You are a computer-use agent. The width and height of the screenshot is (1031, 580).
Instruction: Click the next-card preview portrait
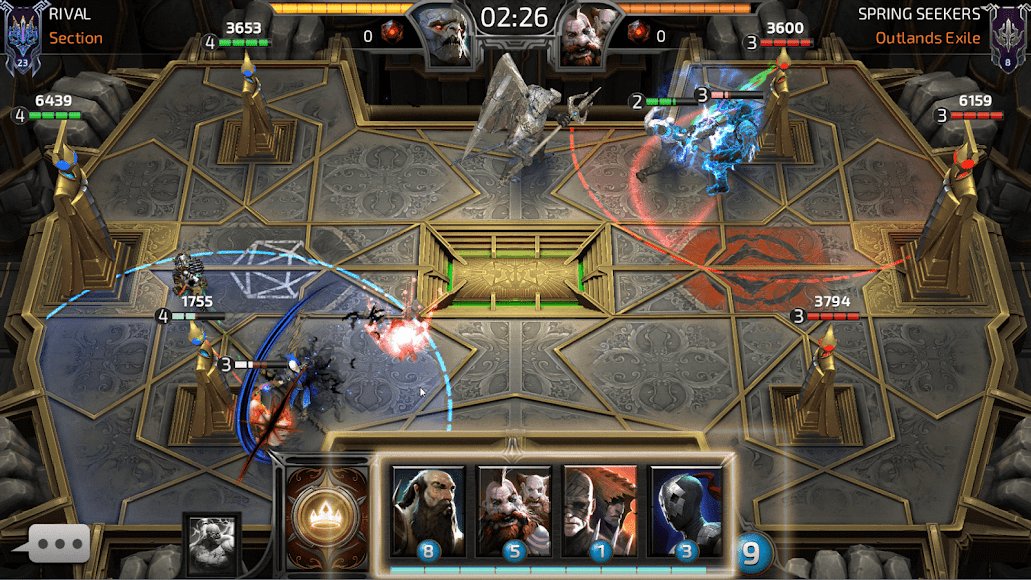pos(212,543)
